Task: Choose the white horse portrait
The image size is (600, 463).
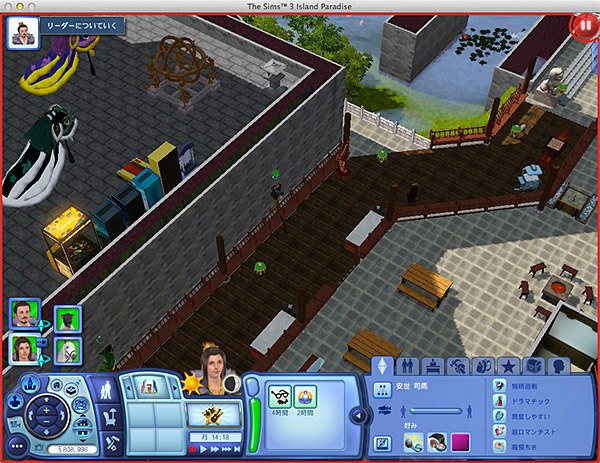Action: [x=67, y=350]
